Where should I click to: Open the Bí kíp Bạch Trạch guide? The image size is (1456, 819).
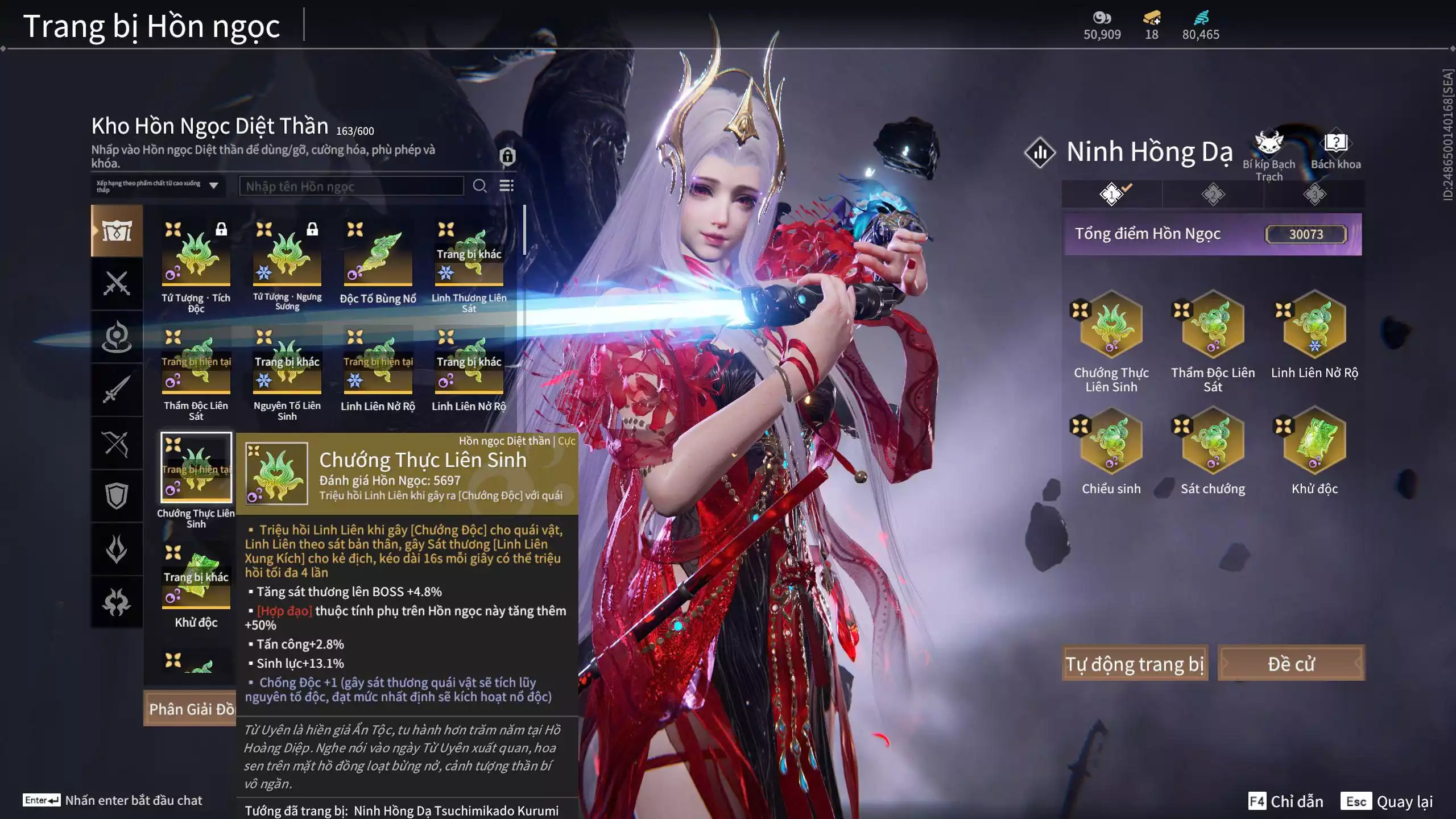tap(1268, 155)
